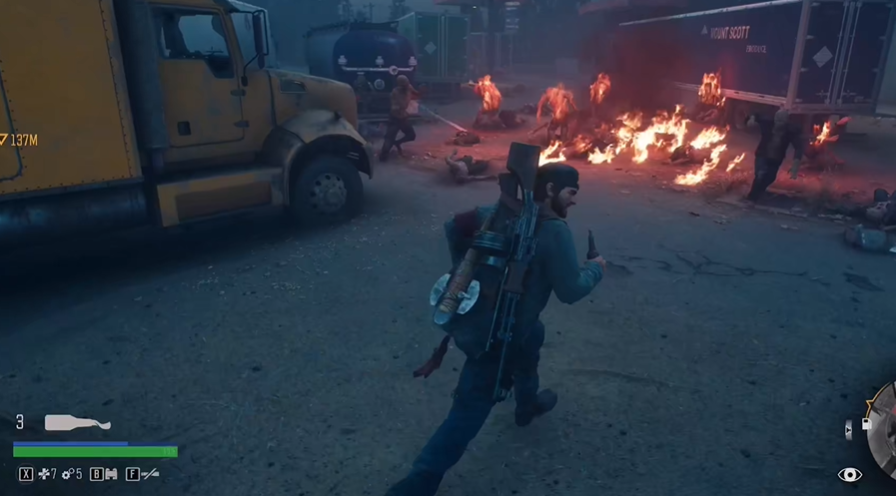Click the flashlight icon

[149, 474]
